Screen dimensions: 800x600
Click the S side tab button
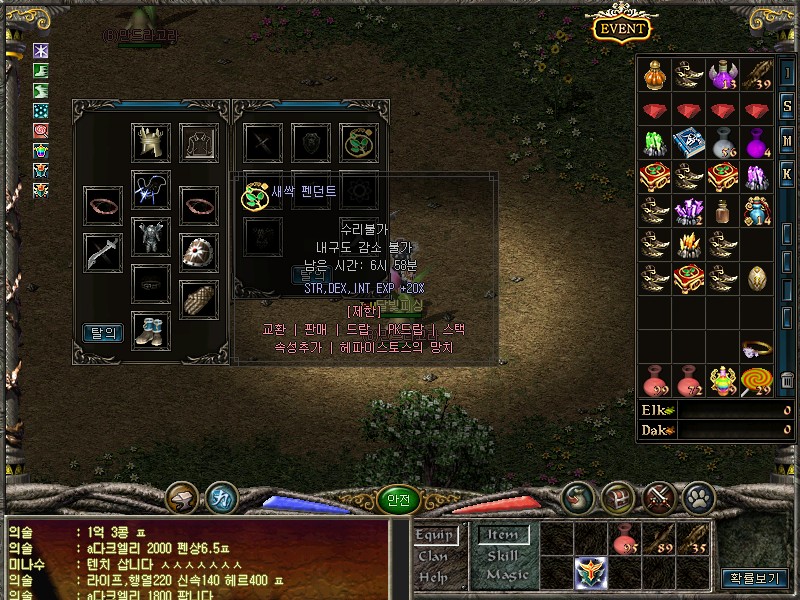[787, 107]
